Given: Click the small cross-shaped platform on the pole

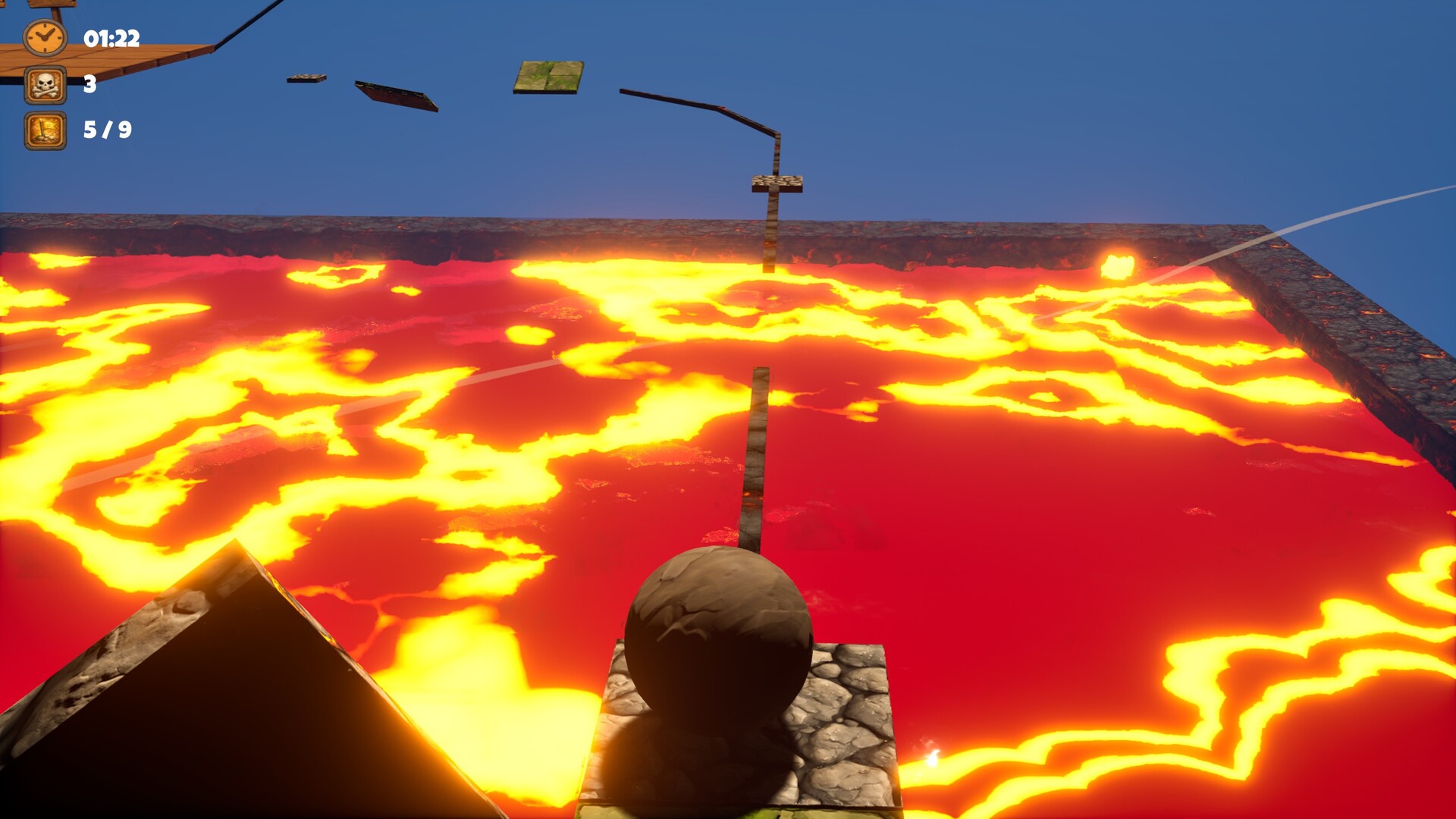Looking at the screenshot, I should click(x=775, y=184).
